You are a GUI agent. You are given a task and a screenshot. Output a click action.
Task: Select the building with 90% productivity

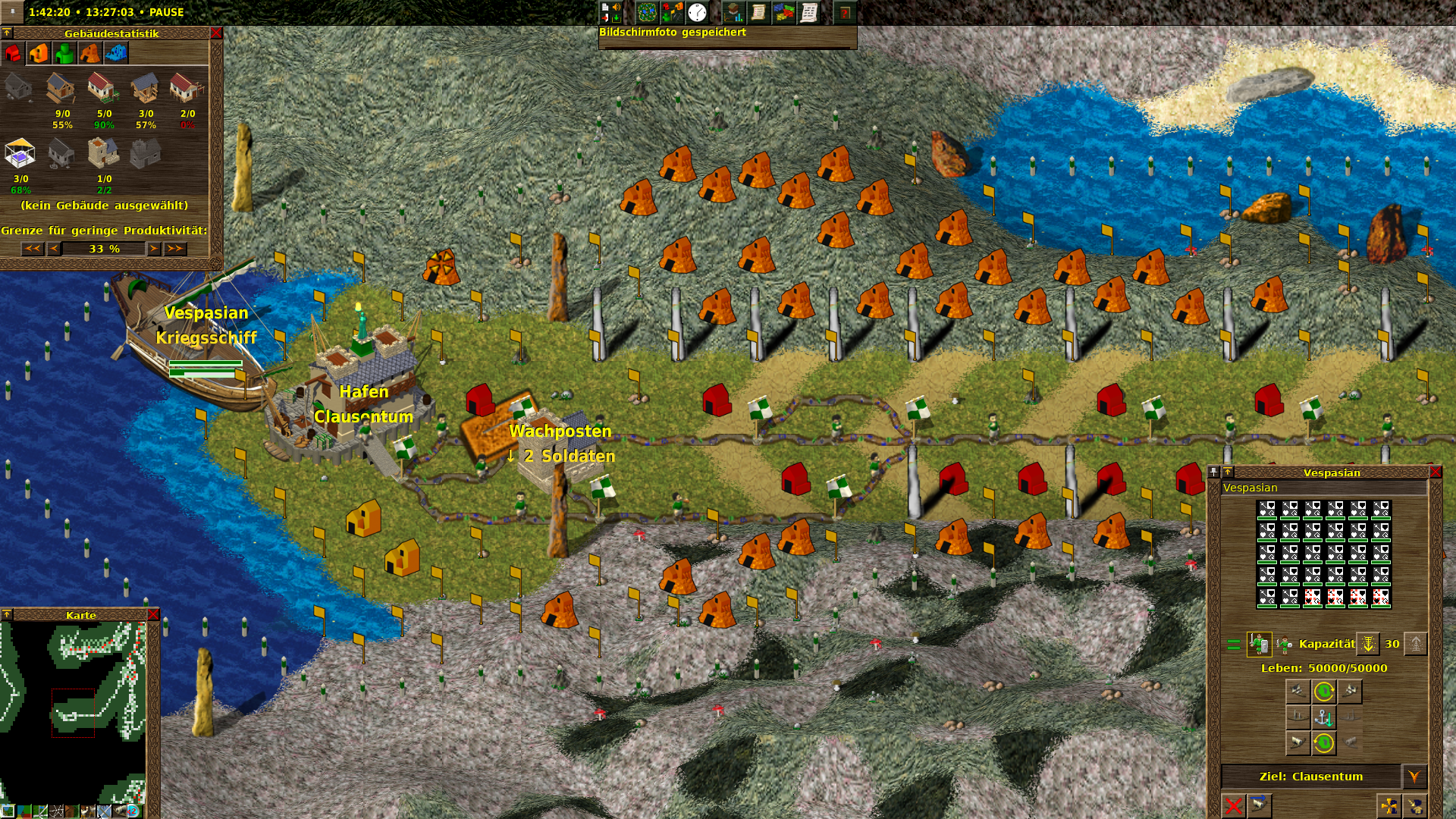click(103, 89)
